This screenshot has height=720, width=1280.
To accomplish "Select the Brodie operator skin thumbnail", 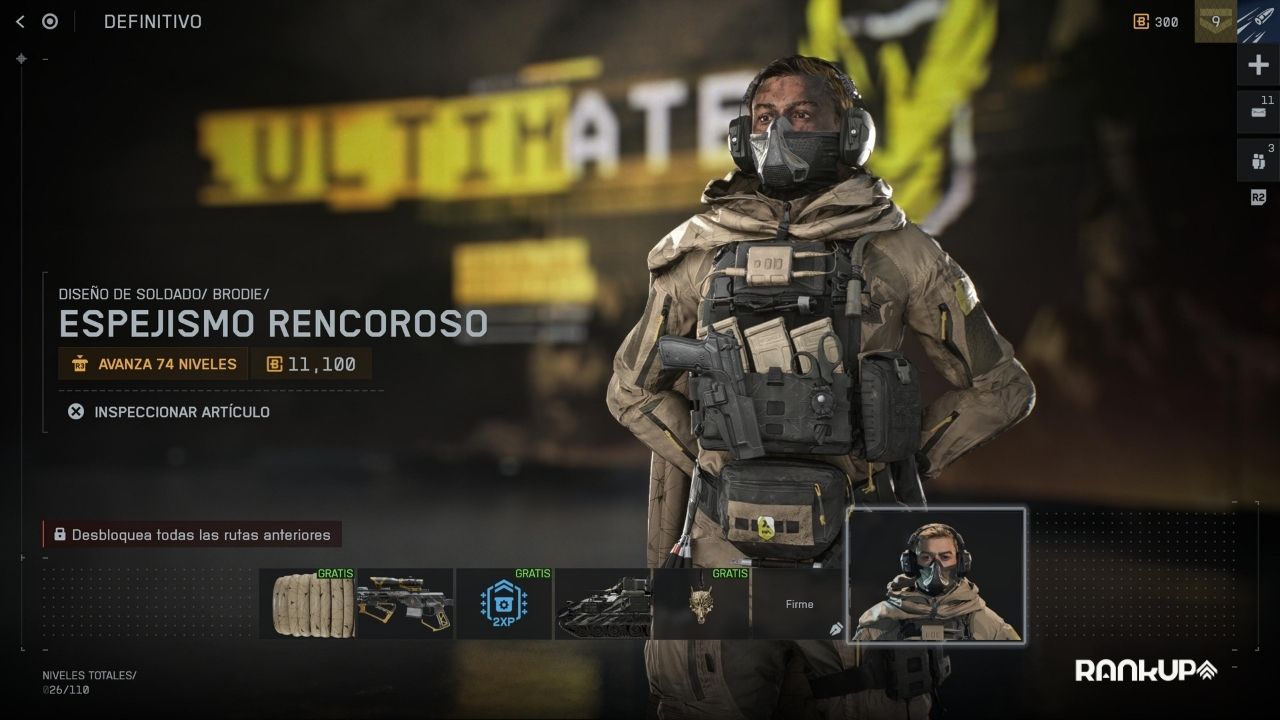I will [x=936, y=576].
